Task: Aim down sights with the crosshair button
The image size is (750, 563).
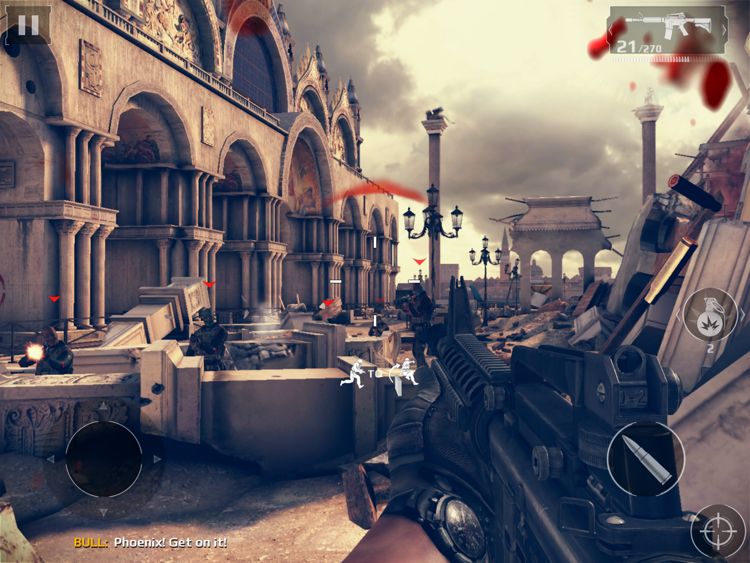Action: [718, 531]
